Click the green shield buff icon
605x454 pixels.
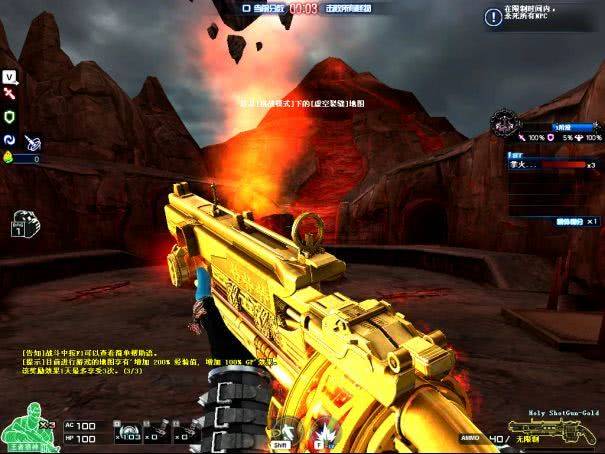tap(9, 118)
